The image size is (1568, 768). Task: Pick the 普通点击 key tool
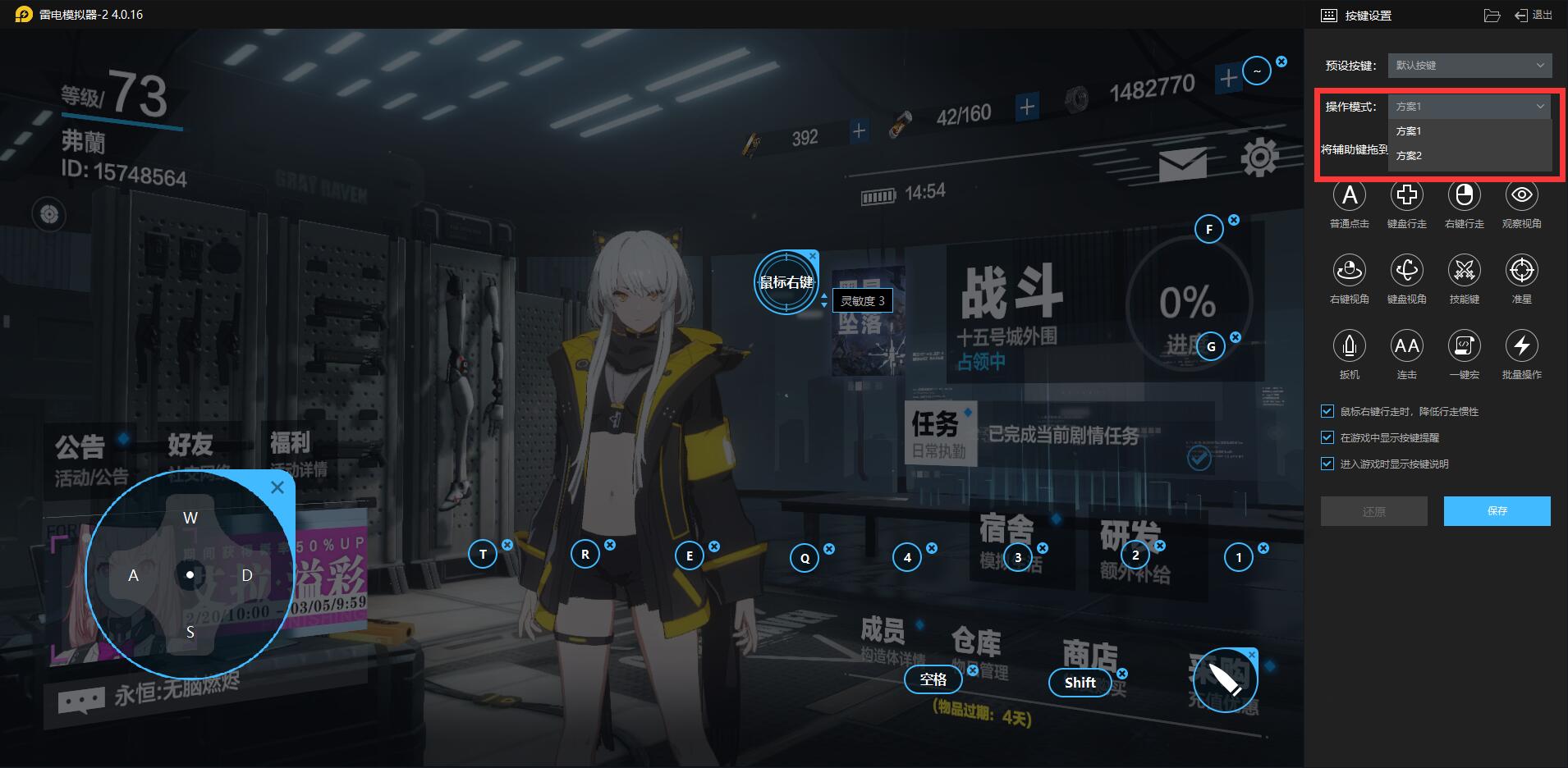pyautogui.click(x=1349, y=196)
